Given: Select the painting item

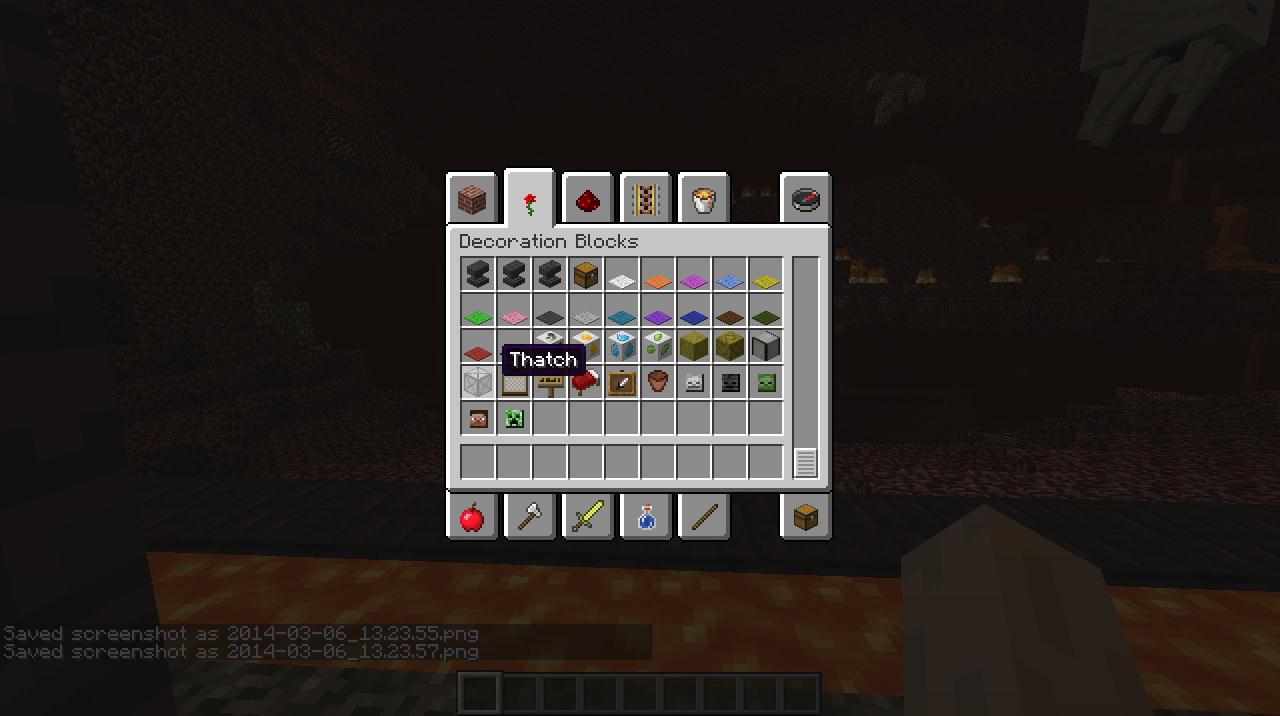Looking at the screenshot, I should click(622, 383).
